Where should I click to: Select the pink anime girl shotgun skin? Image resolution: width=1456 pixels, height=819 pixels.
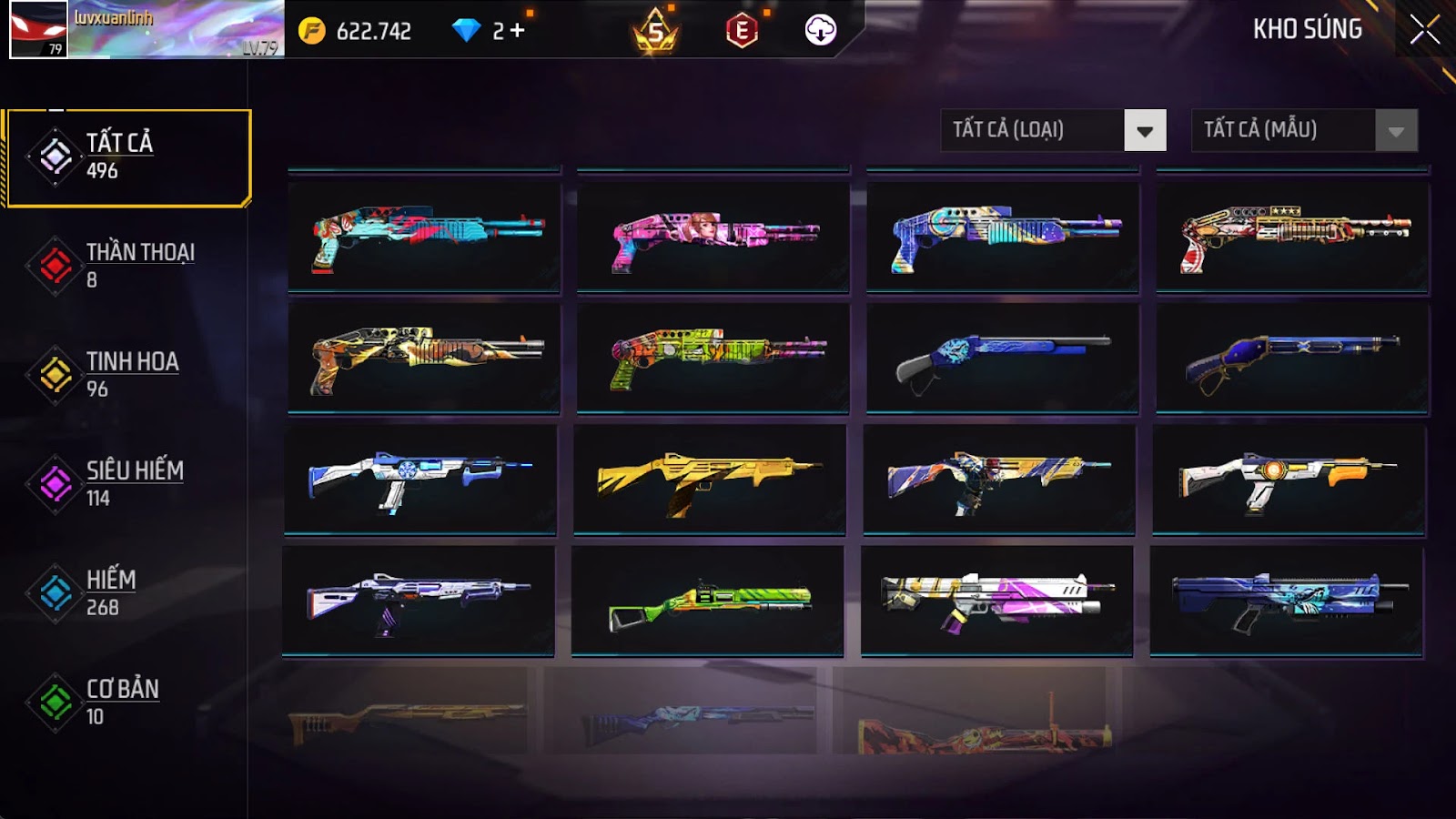pos(713,238)
